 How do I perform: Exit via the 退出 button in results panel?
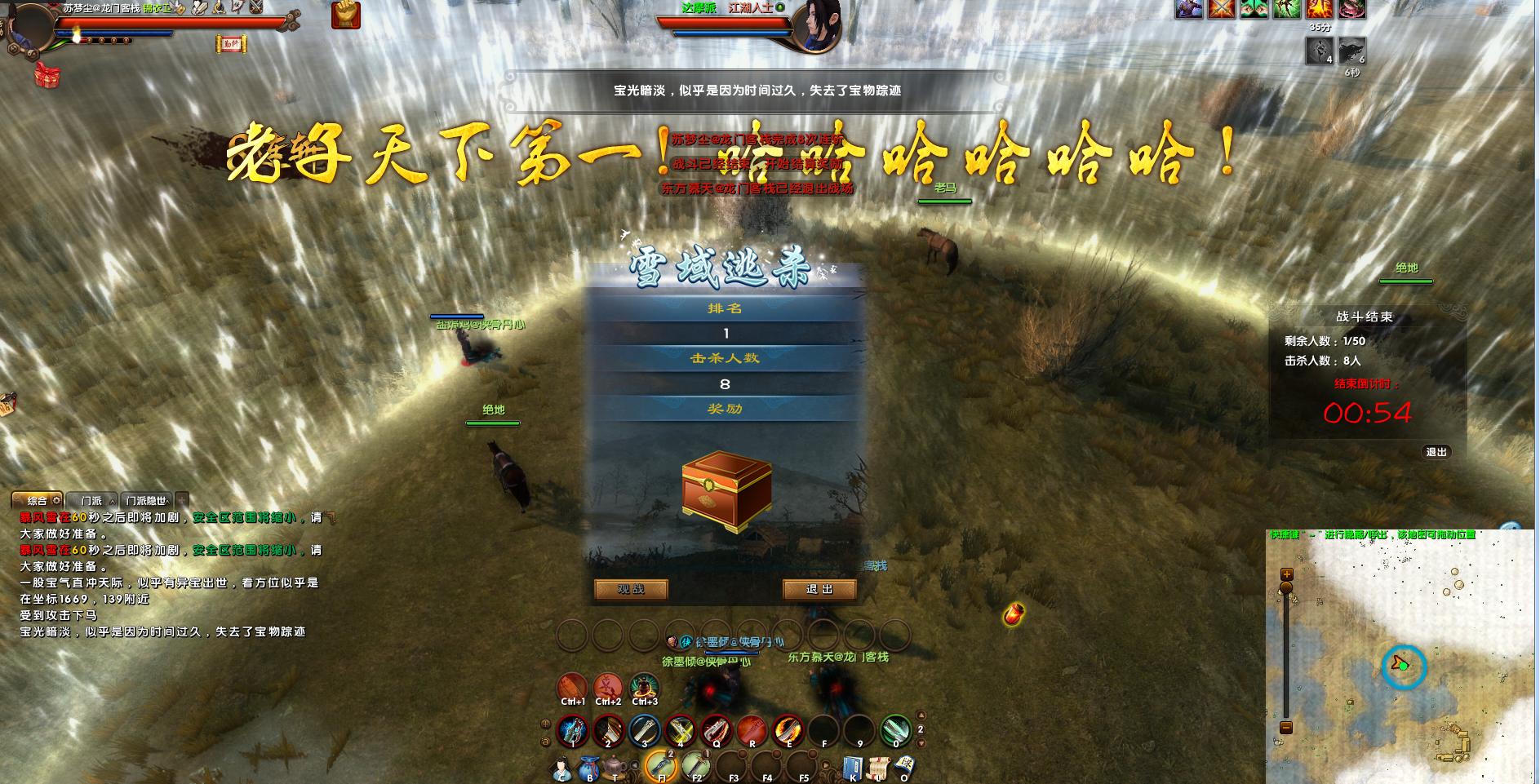[819, 589]
